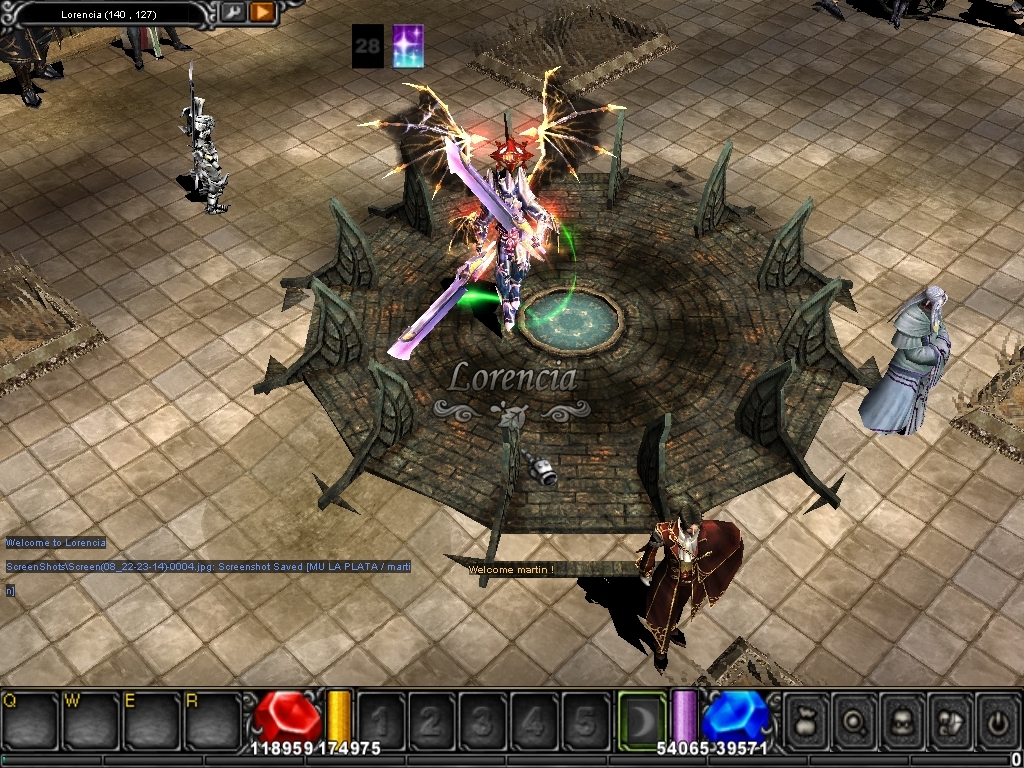
Task: Select the E hotkey item slot
Action: (x=151, y=718)
